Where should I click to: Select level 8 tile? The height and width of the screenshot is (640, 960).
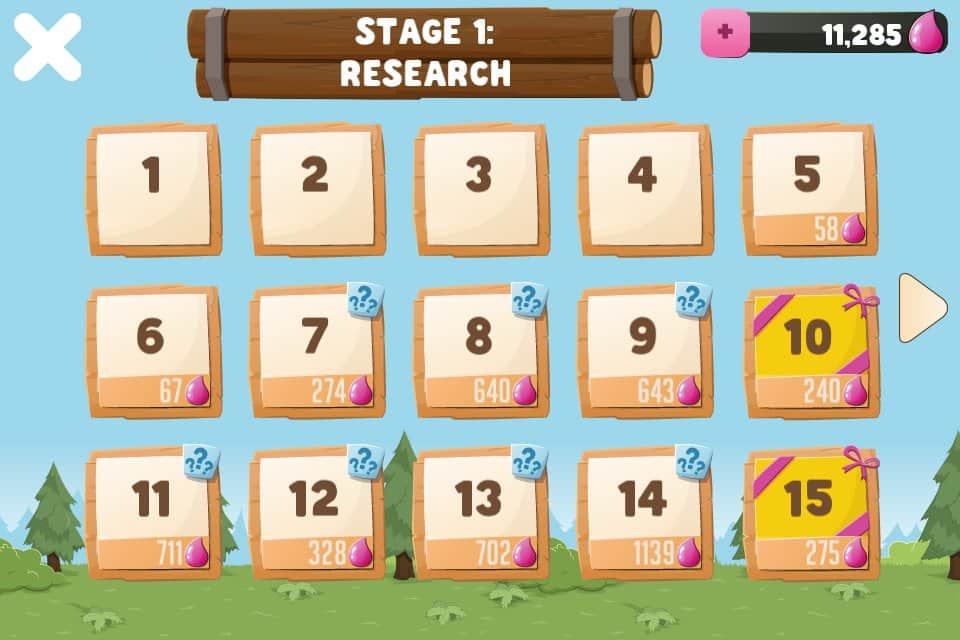pyautogui.click(x=480, y=351)
